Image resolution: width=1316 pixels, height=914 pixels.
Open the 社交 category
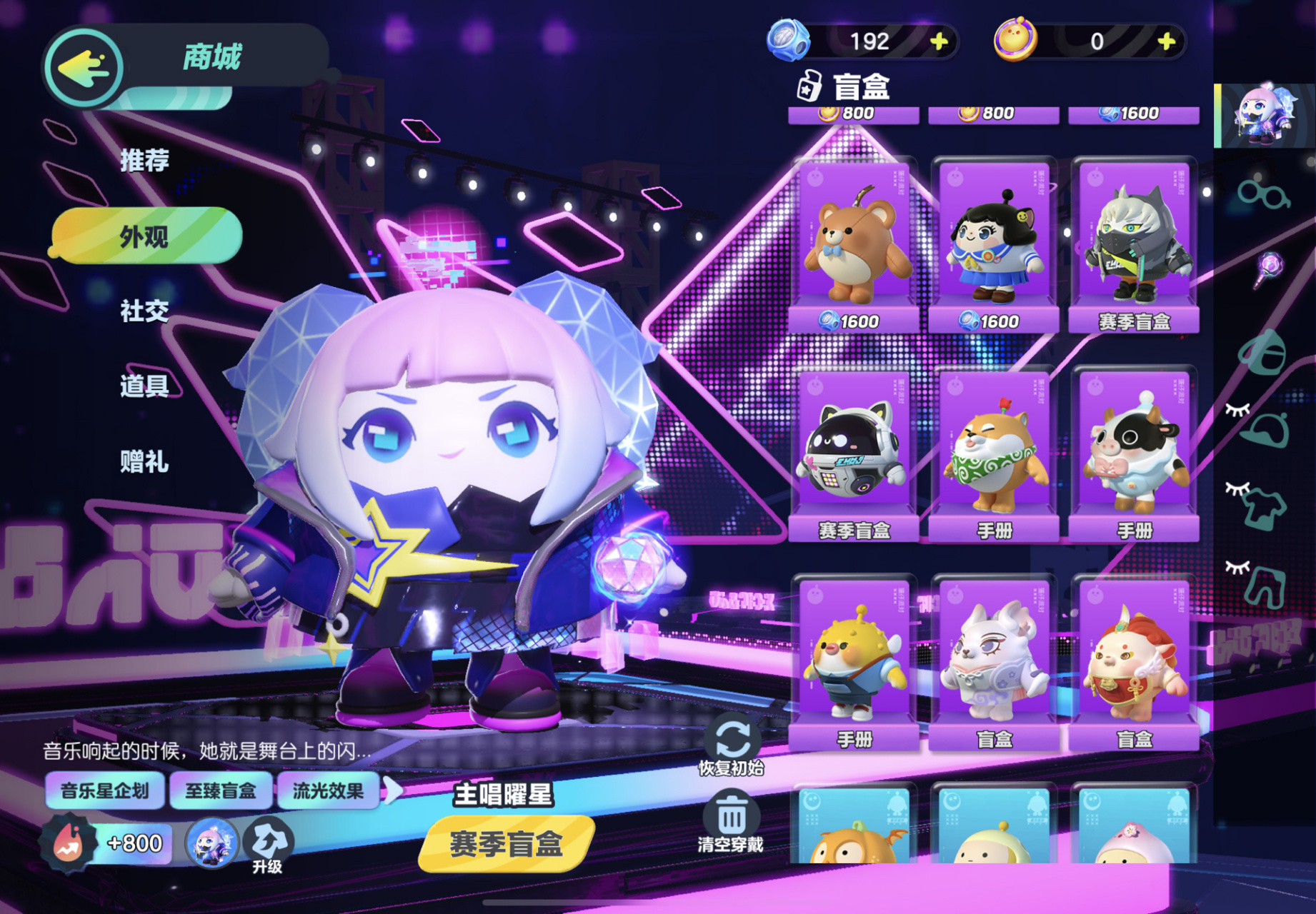[143, 311]
